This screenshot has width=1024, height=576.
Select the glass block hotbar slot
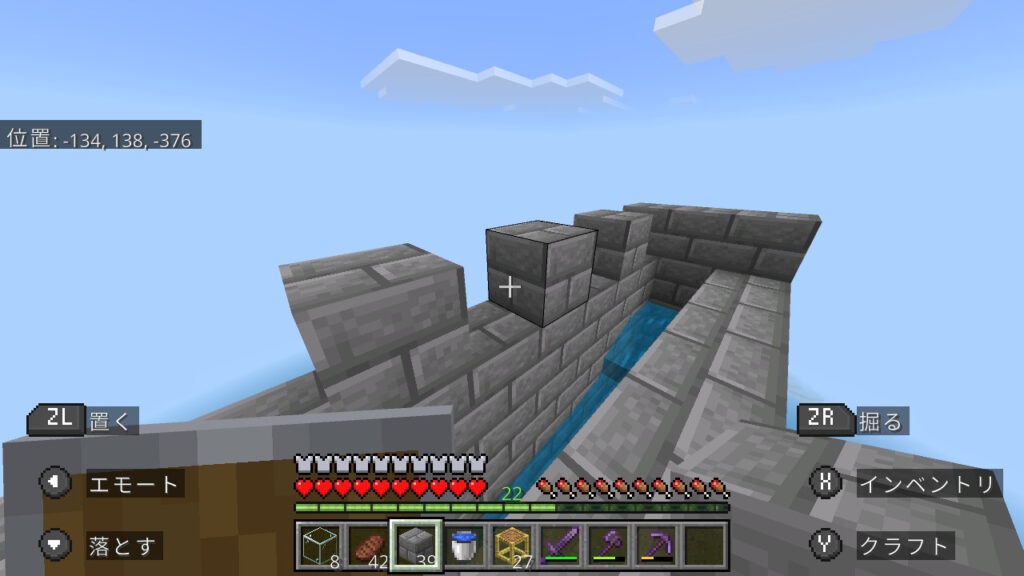pos(319,545)
